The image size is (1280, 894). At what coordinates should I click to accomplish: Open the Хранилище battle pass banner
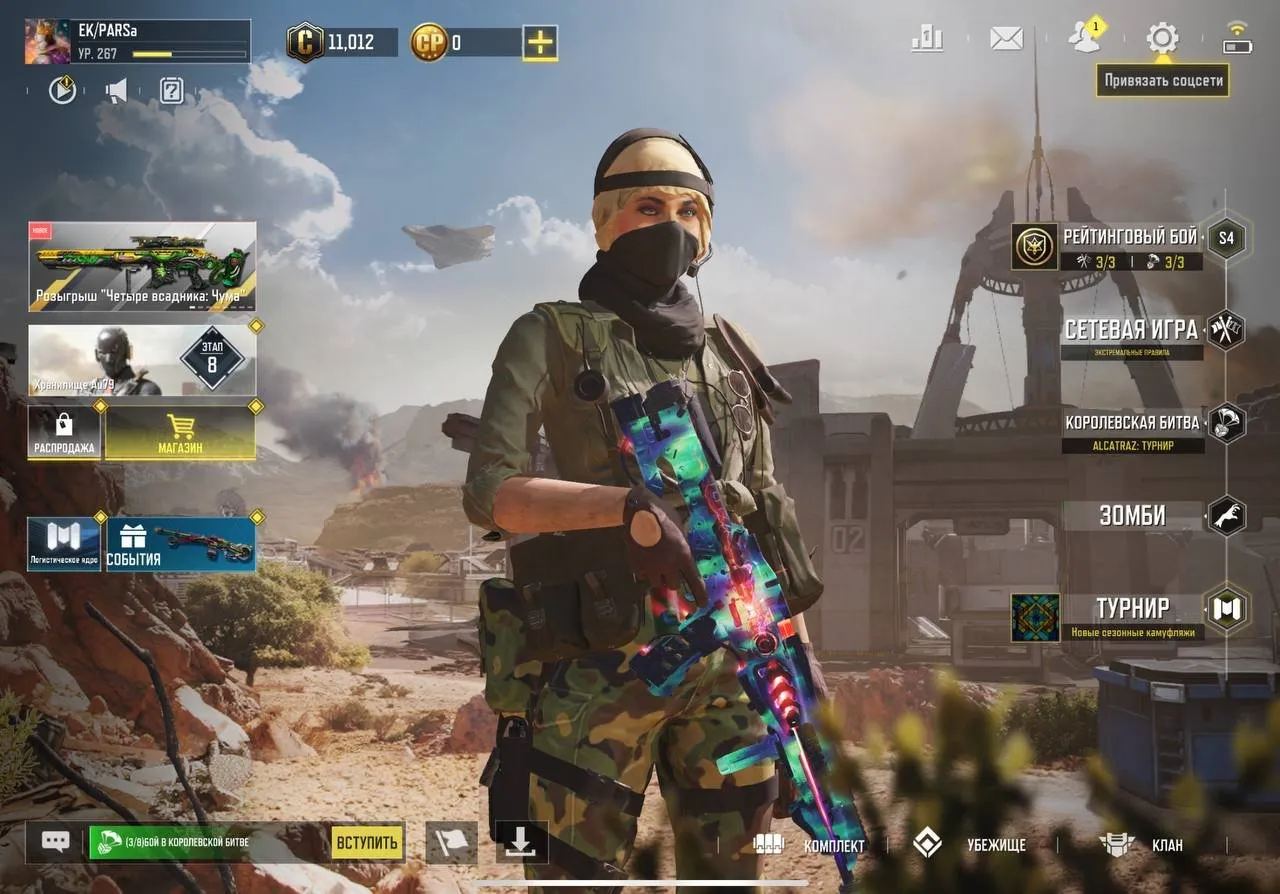142,360
